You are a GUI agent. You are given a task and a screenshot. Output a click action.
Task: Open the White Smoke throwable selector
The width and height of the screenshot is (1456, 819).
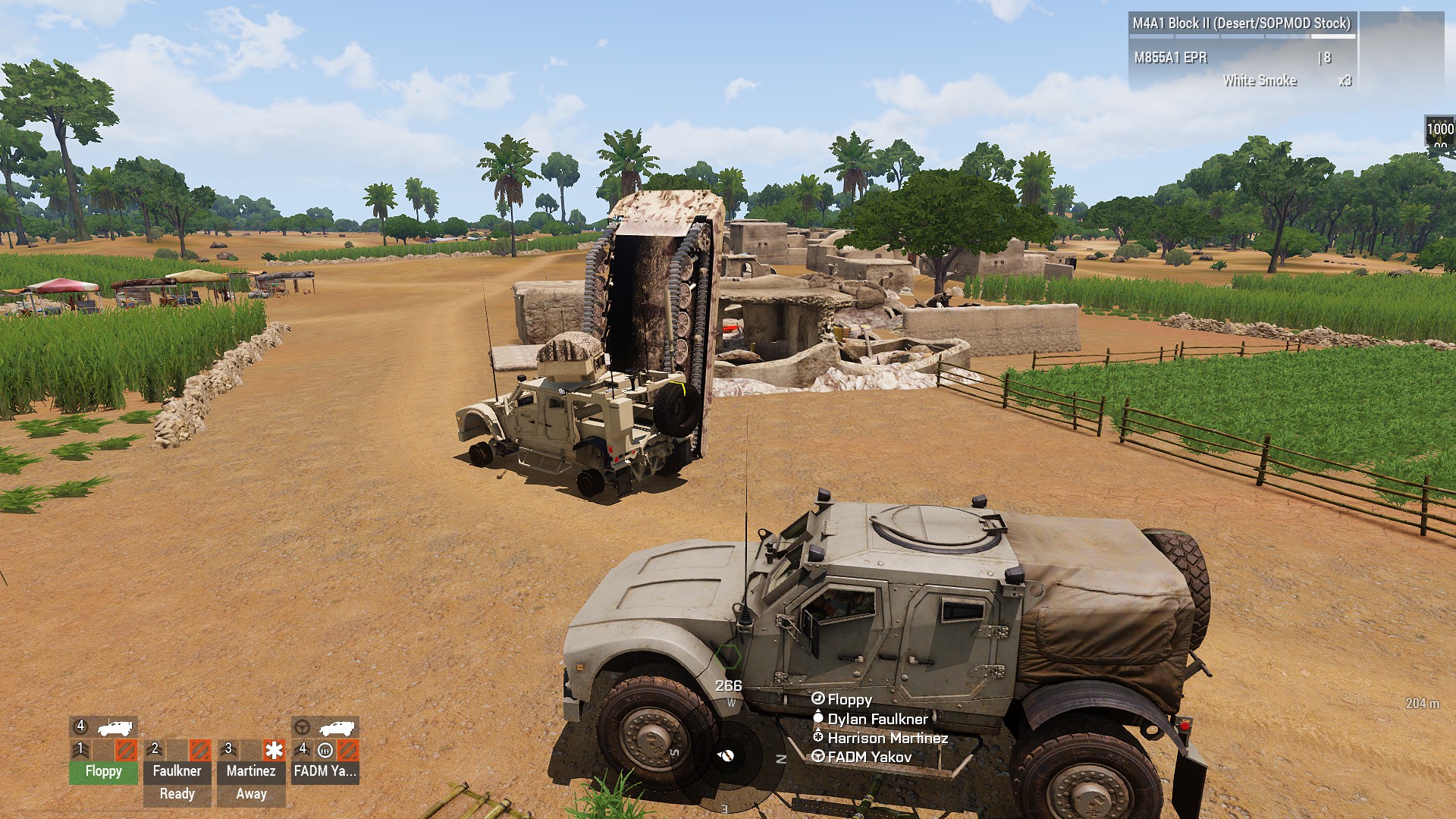[x=1260, y=81]
